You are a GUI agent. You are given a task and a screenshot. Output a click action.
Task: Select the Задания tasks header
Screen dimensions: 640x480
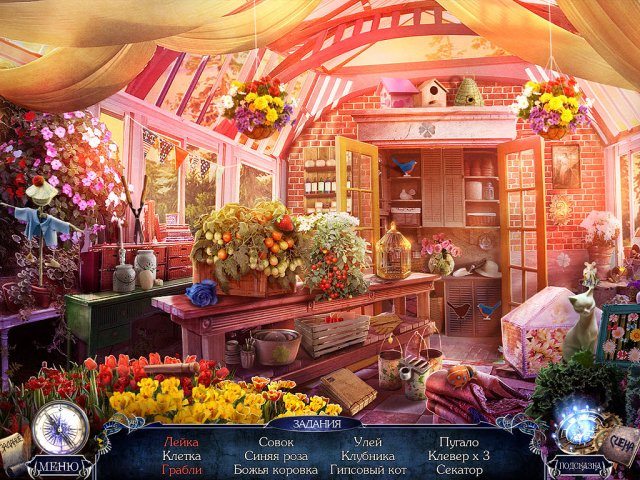320,423
